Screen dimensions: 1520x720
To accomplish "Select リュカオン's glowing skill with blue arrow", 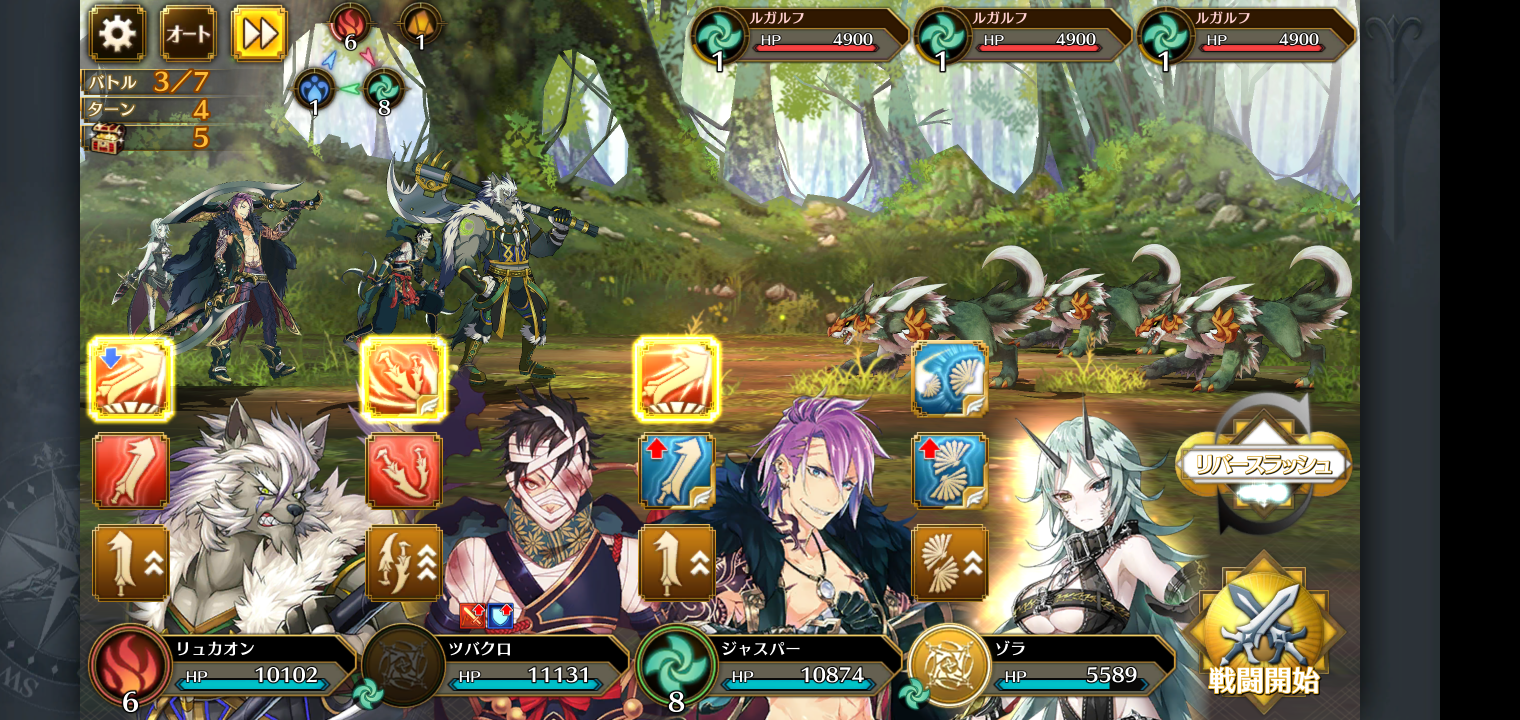I will tap(131, 380).
